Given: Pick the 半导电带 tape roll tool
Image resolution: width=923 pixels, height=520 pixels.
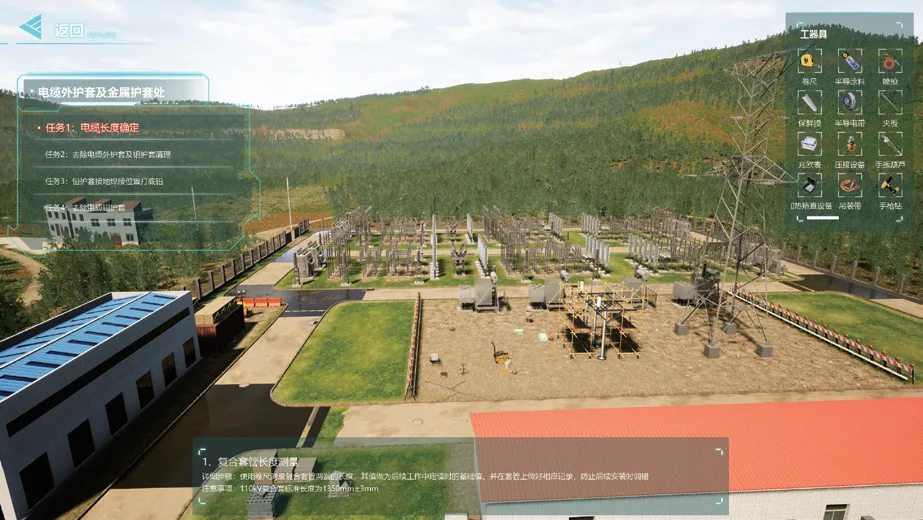Looking at the screenshot, I should pos(849,102).
